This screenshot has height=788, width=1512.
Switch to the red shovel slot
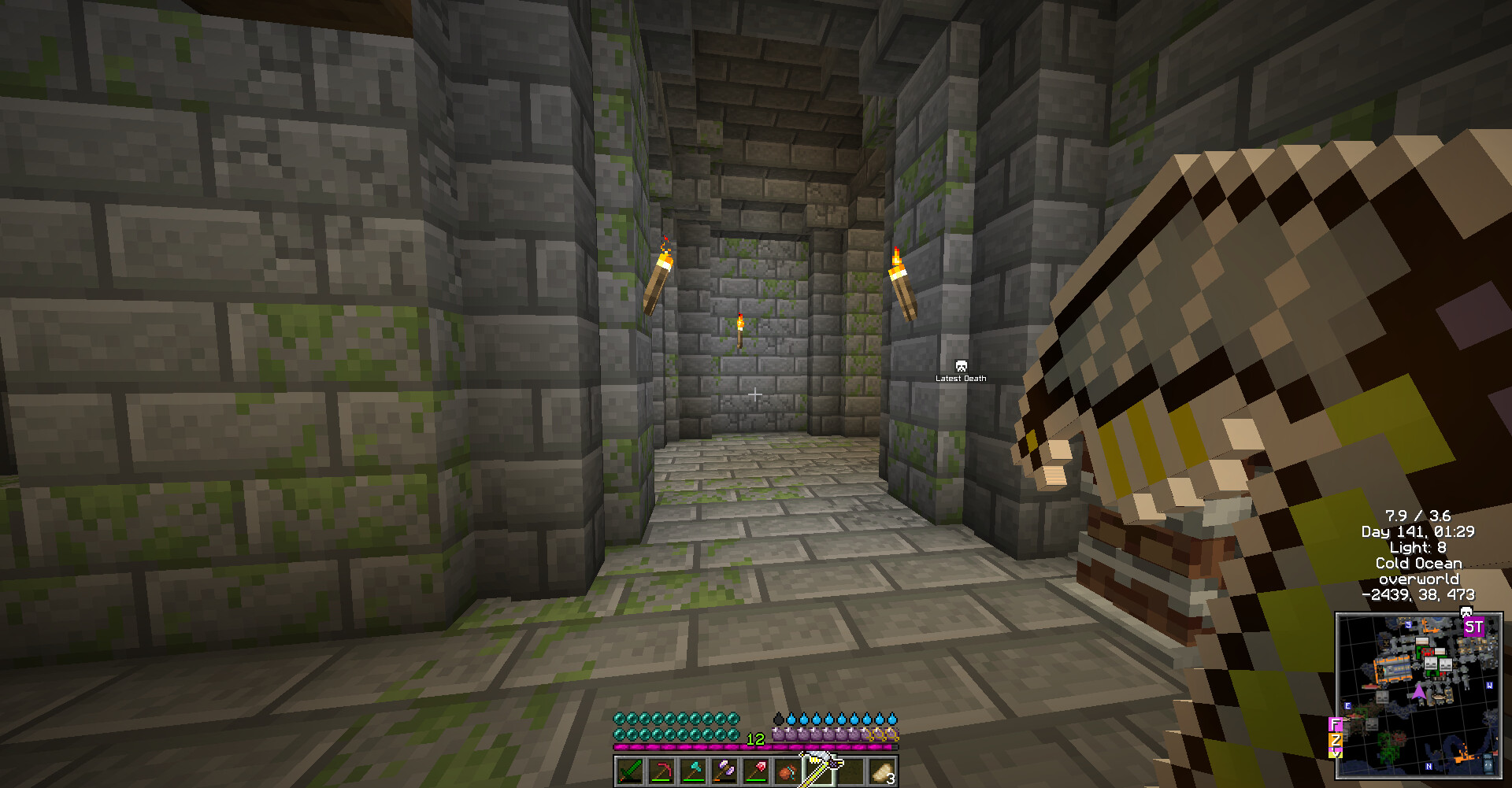coord(756,771)
